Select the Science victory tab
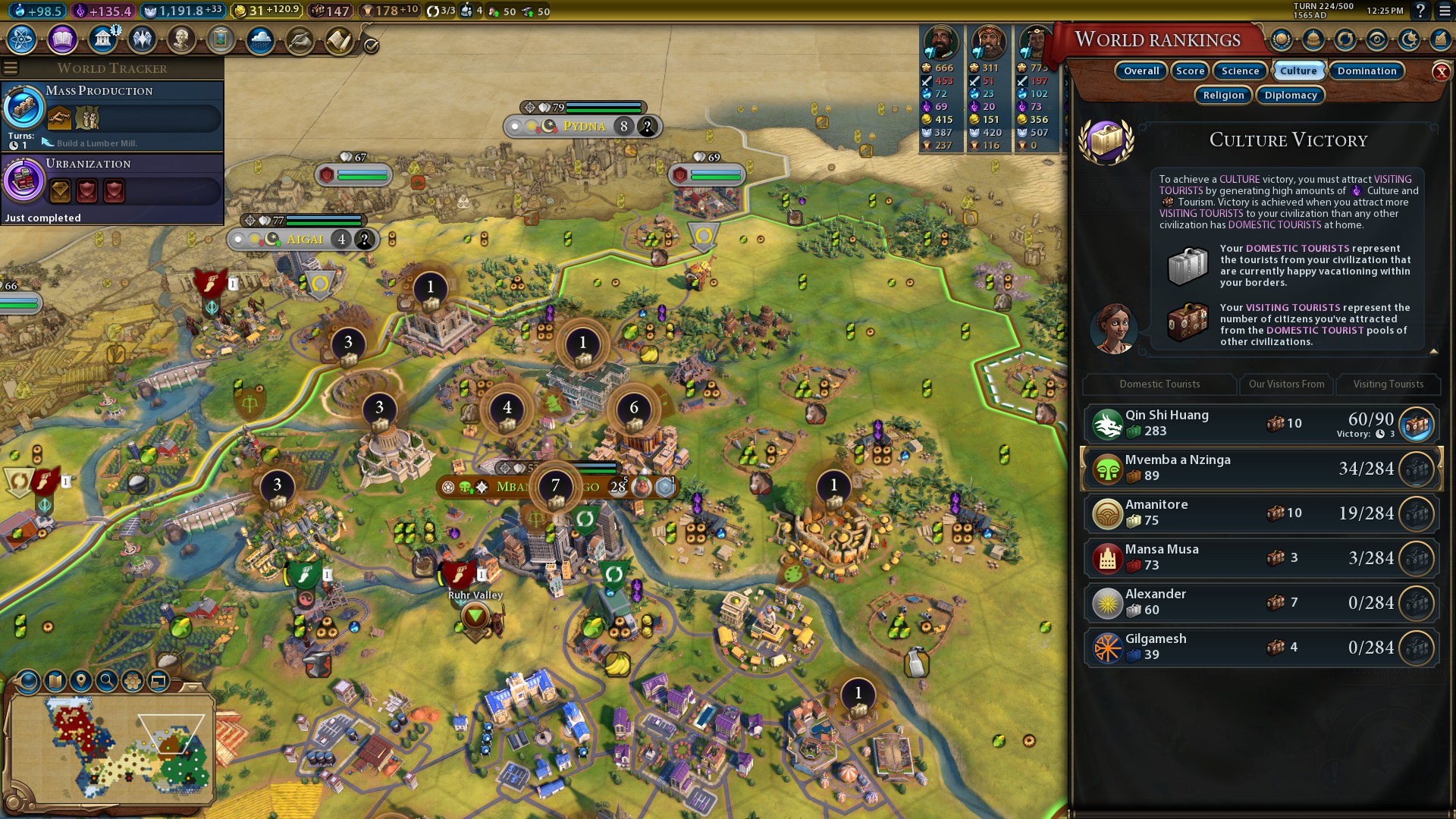 [1240, 71]
